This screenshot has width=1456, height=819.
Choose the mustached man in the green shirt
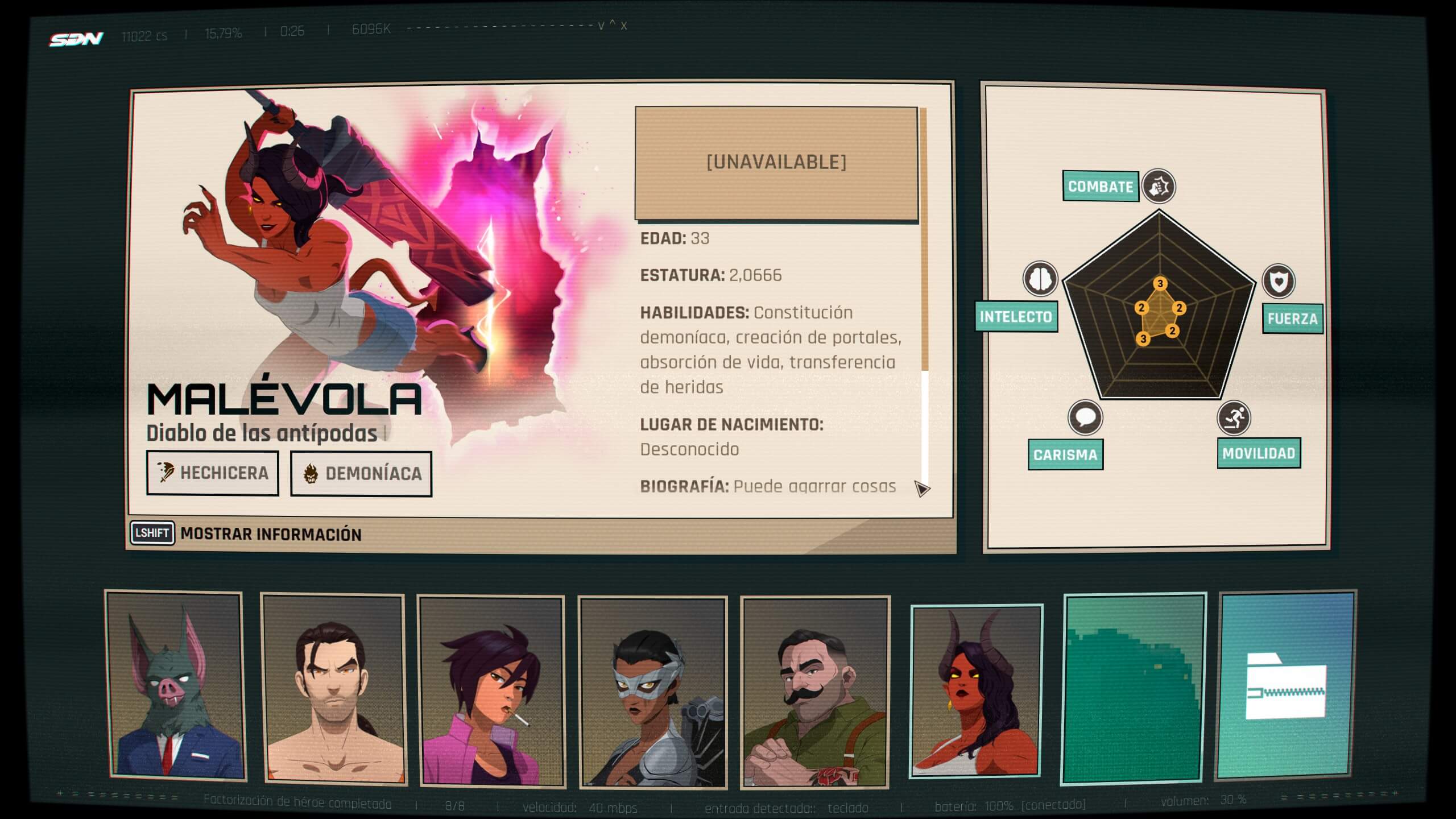[x=815, y=692]
